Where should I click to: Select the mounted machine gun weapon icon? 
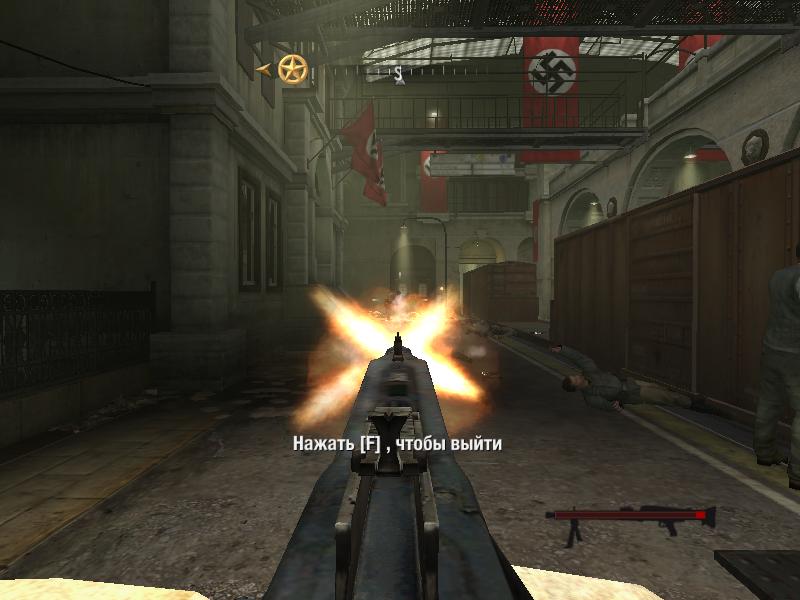click(630, 518)
